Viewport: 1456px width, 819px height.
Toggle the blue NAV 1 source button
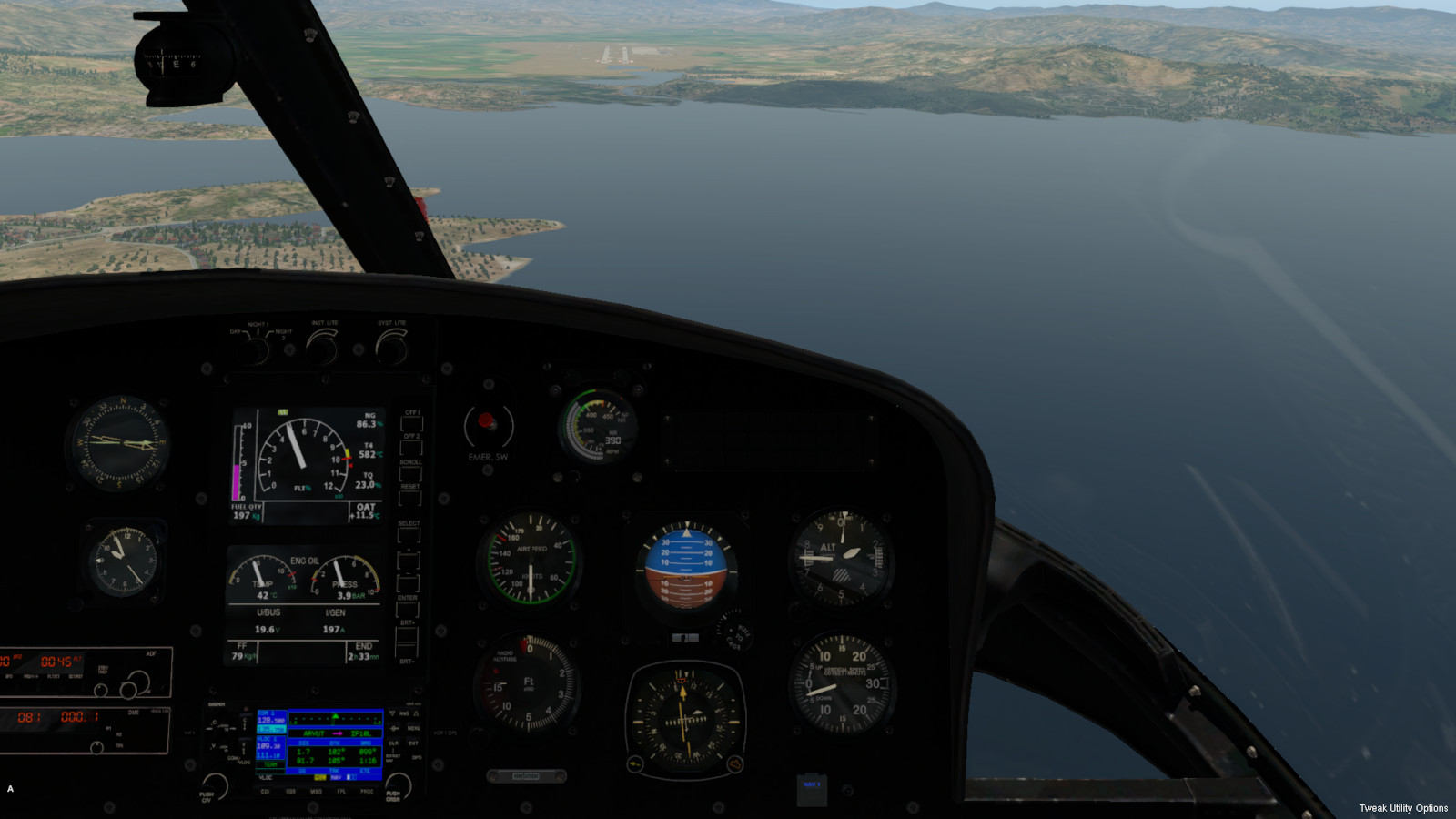(812, 788)
